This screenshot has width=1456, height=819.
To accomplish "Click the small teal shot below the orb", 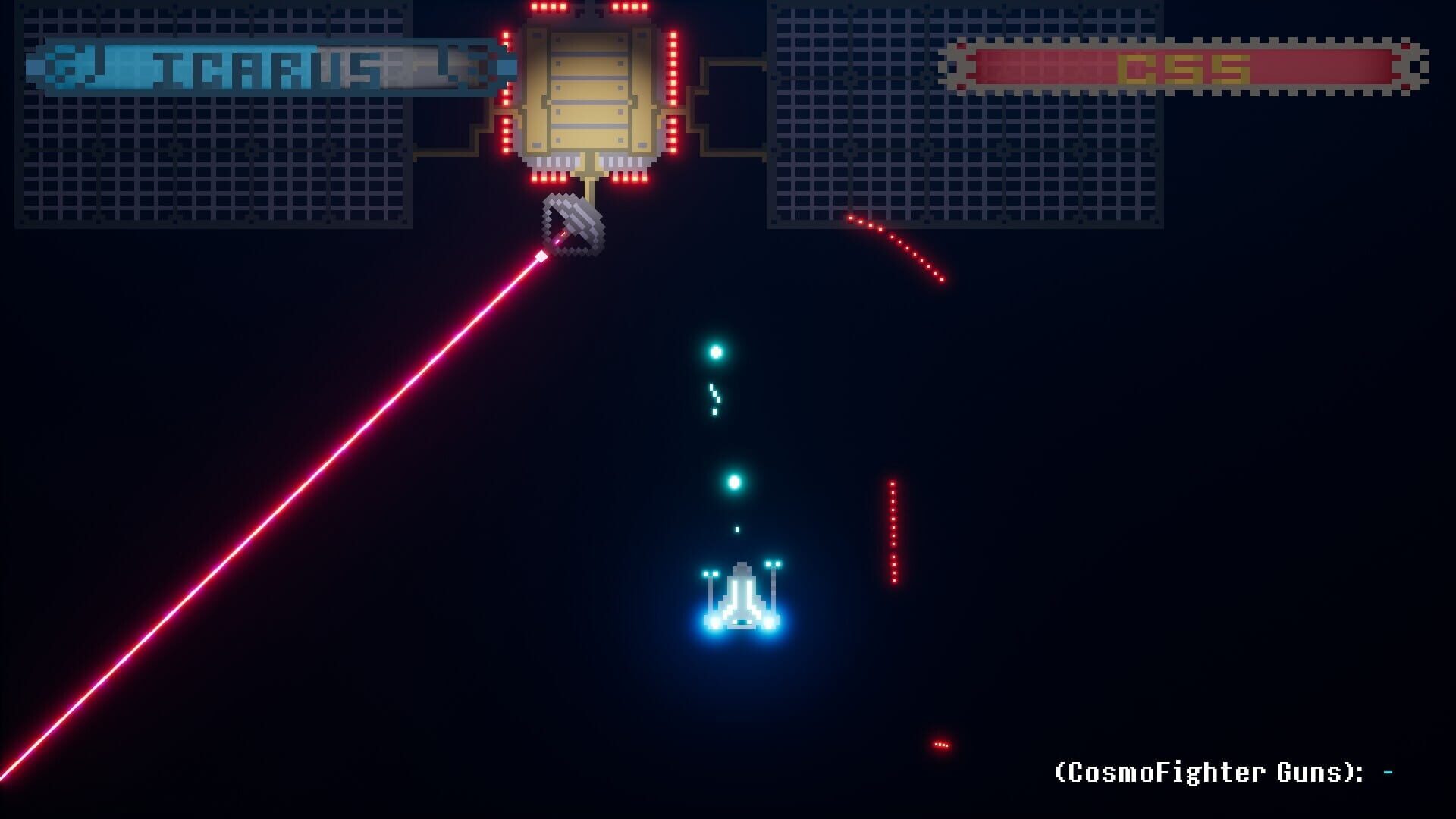I will coord(736,528).
